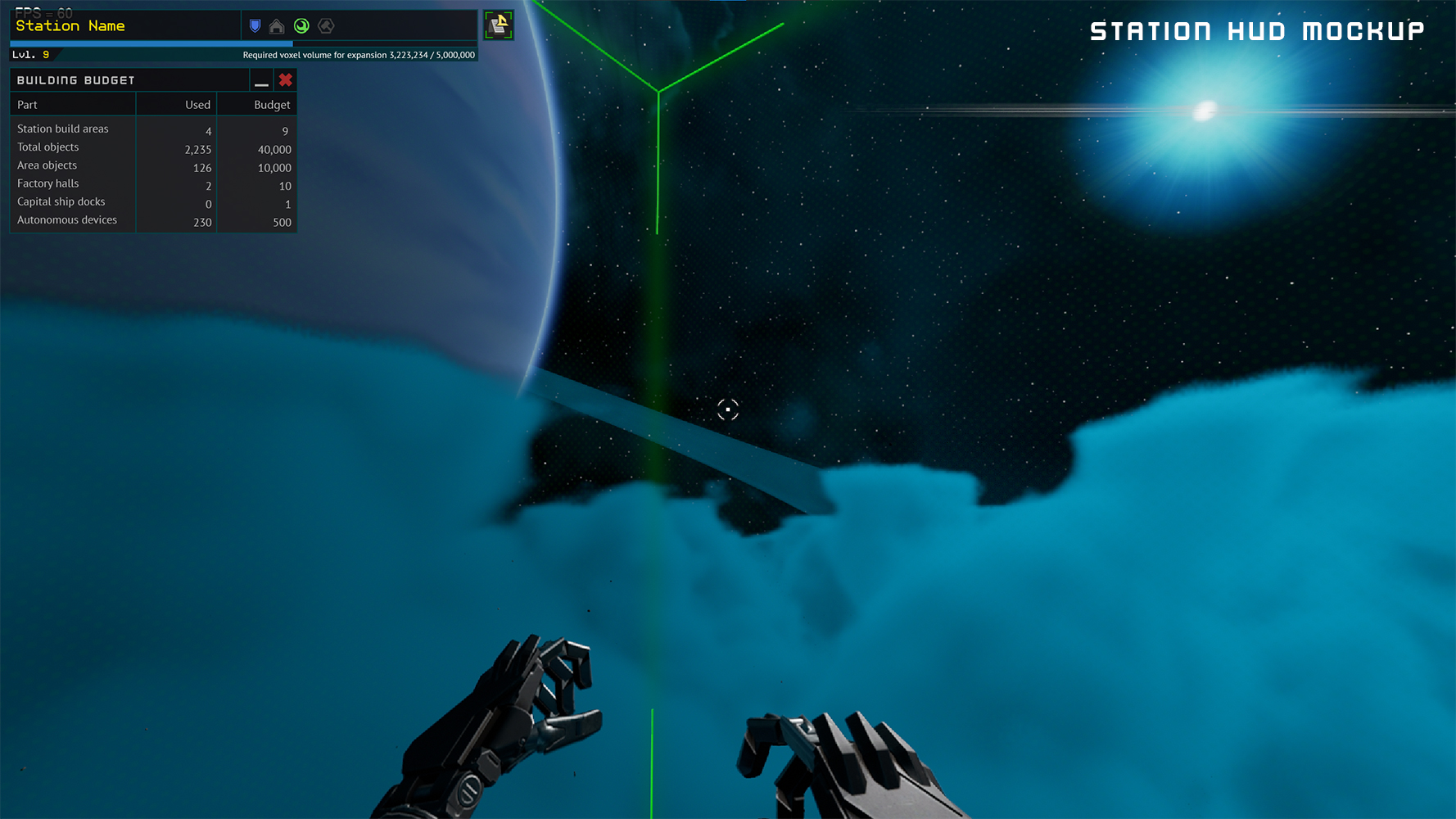Select the Factory halls row

(x=48, y=183)
